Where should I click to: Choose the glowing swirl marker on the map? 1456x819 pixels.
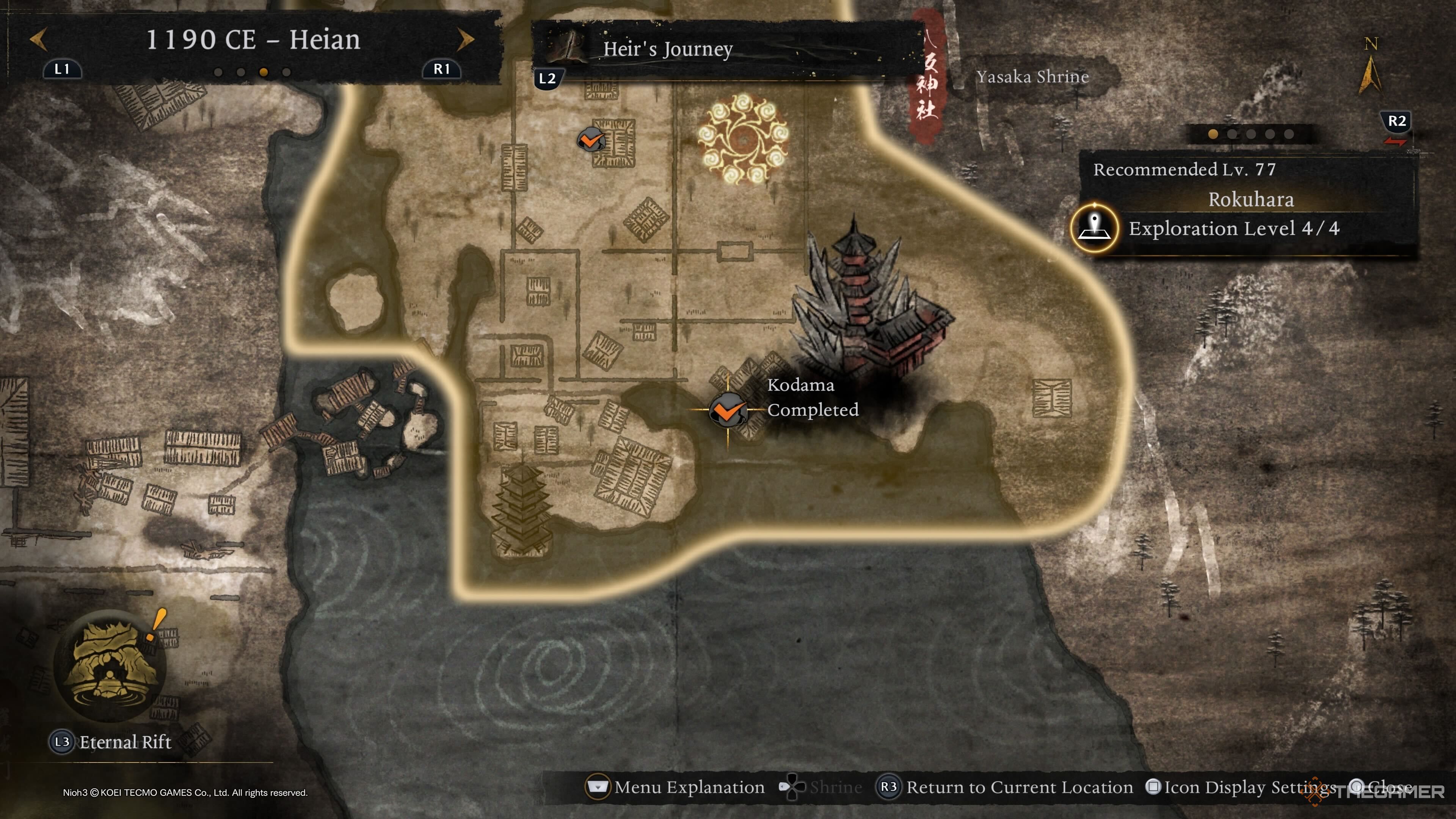click(x=743, y=139)
